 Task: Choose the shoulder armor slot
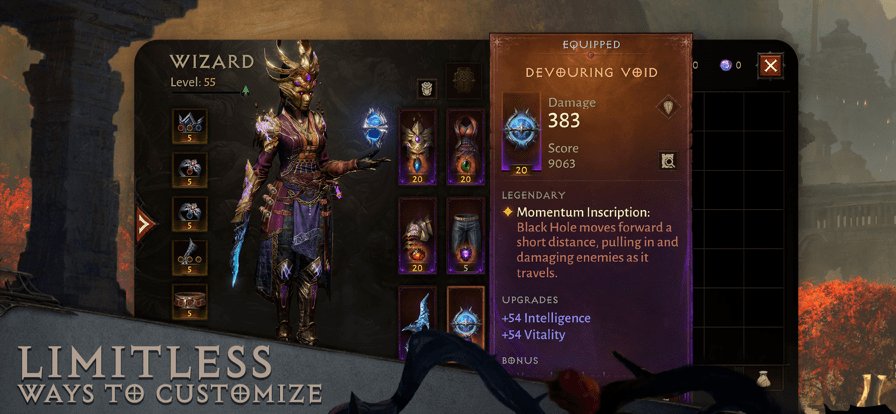pyautogui.click(x=417, y=234)
